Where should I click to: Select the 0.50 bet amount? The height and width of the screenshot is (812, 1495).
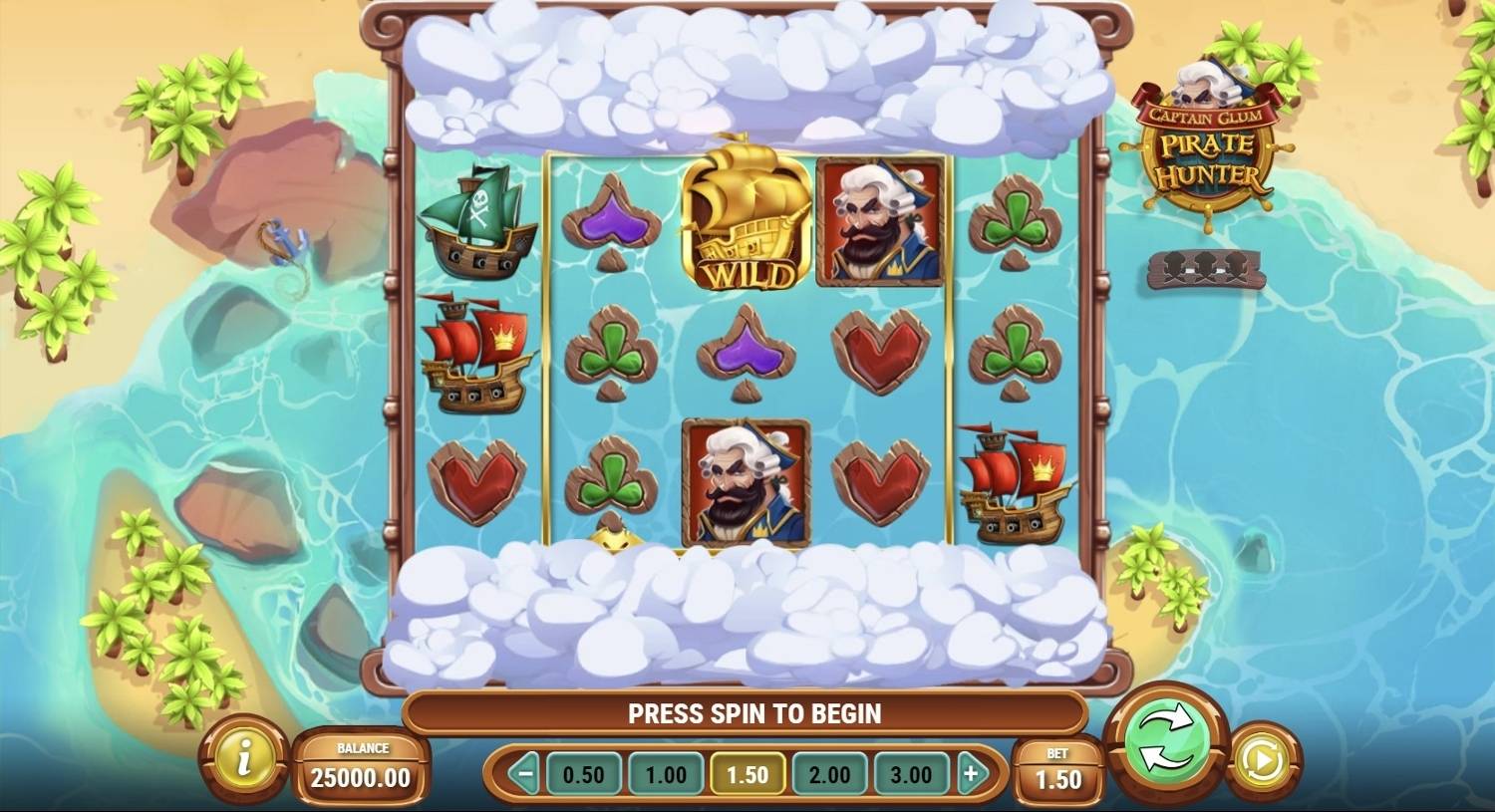point(583,774)
